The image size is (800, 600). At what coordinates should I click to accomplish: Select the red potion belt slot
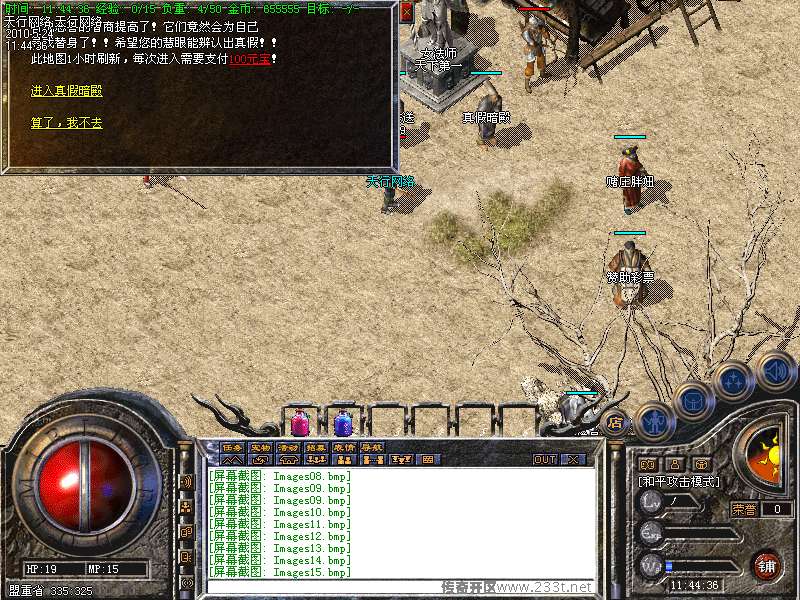tap(299, 422)
